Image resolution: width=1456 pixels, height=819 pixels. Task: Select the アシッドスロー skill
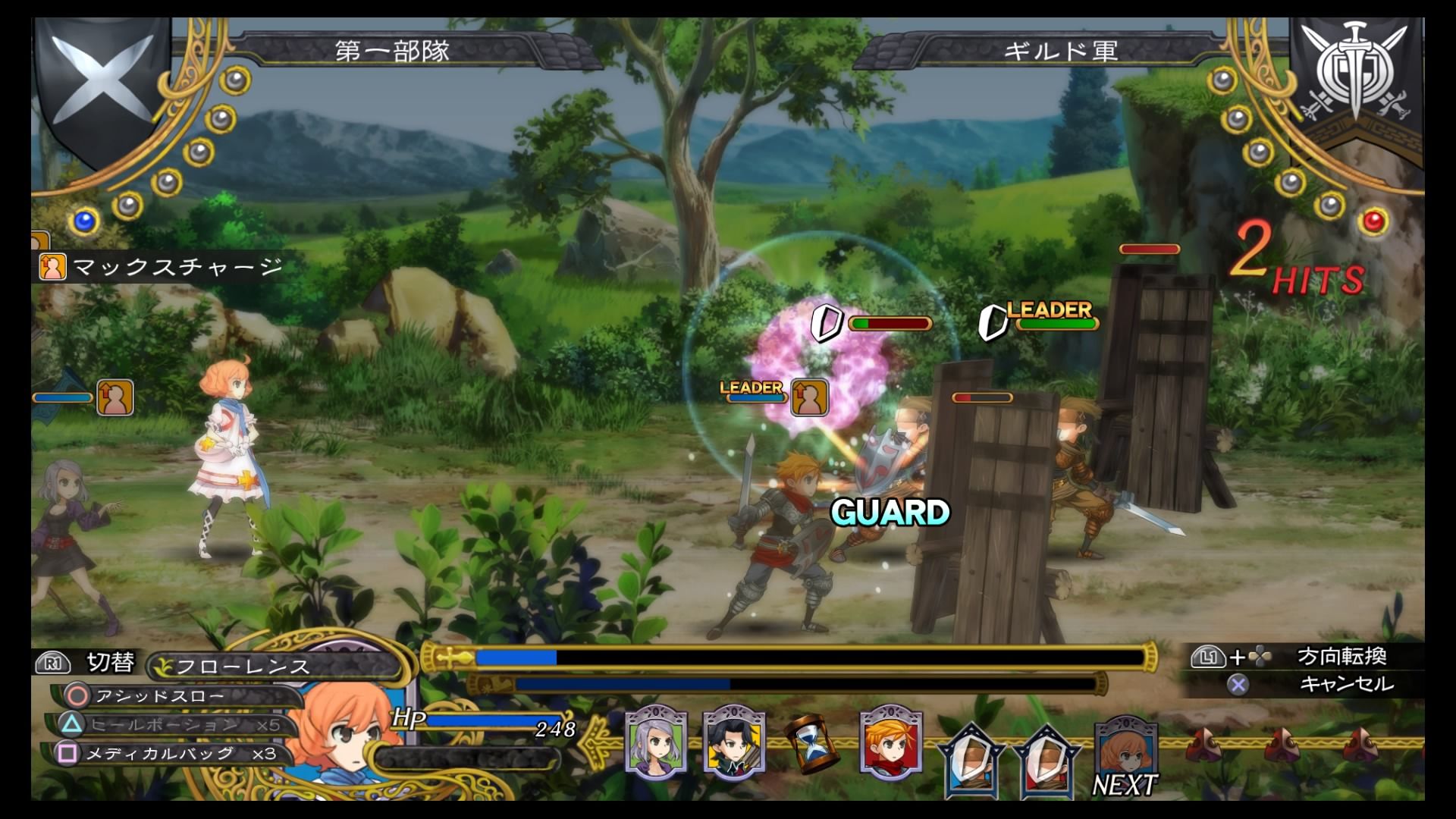coord(159,696)
